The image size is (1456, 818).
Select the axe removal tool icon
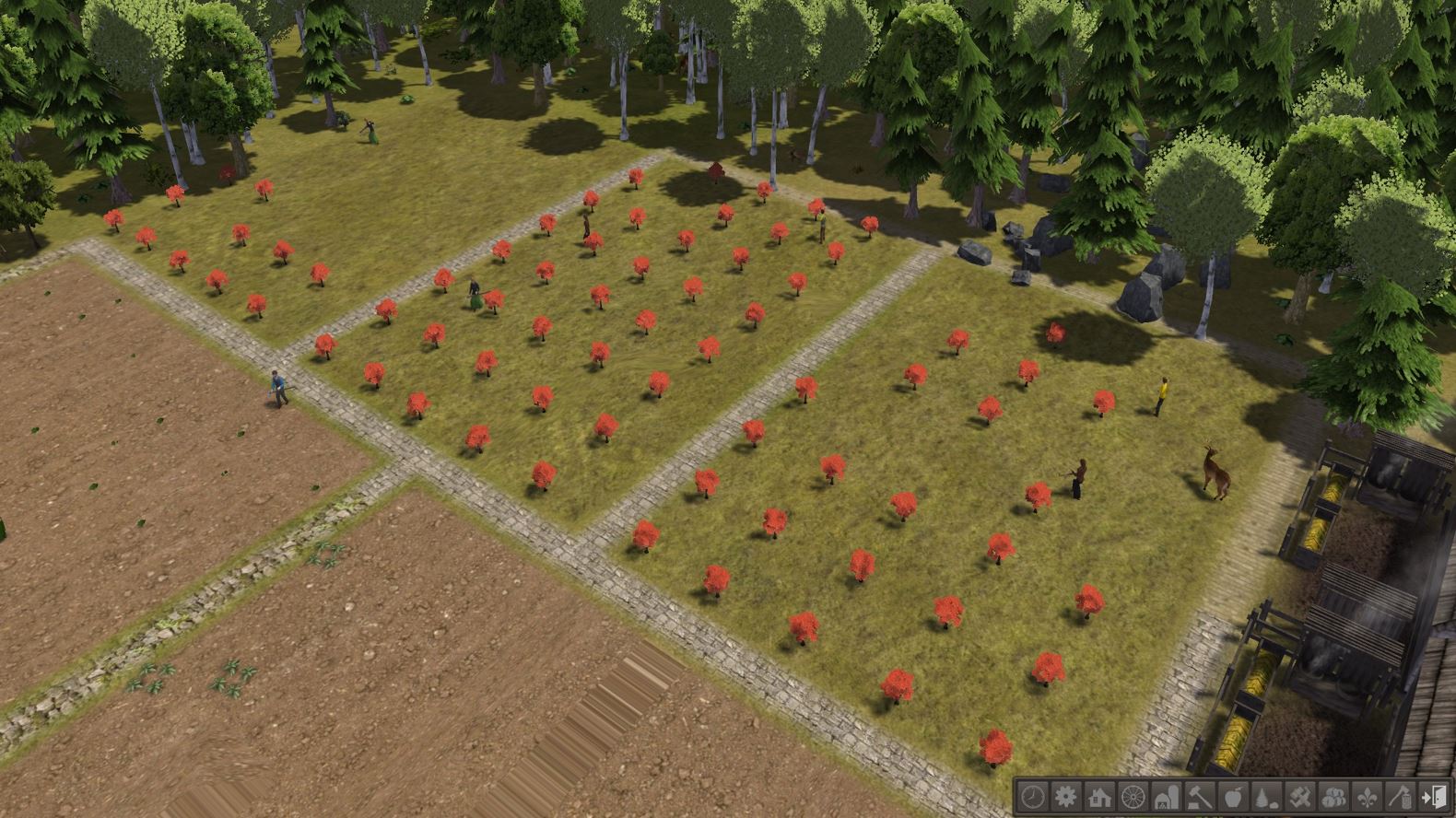(x=1399, y=800)
